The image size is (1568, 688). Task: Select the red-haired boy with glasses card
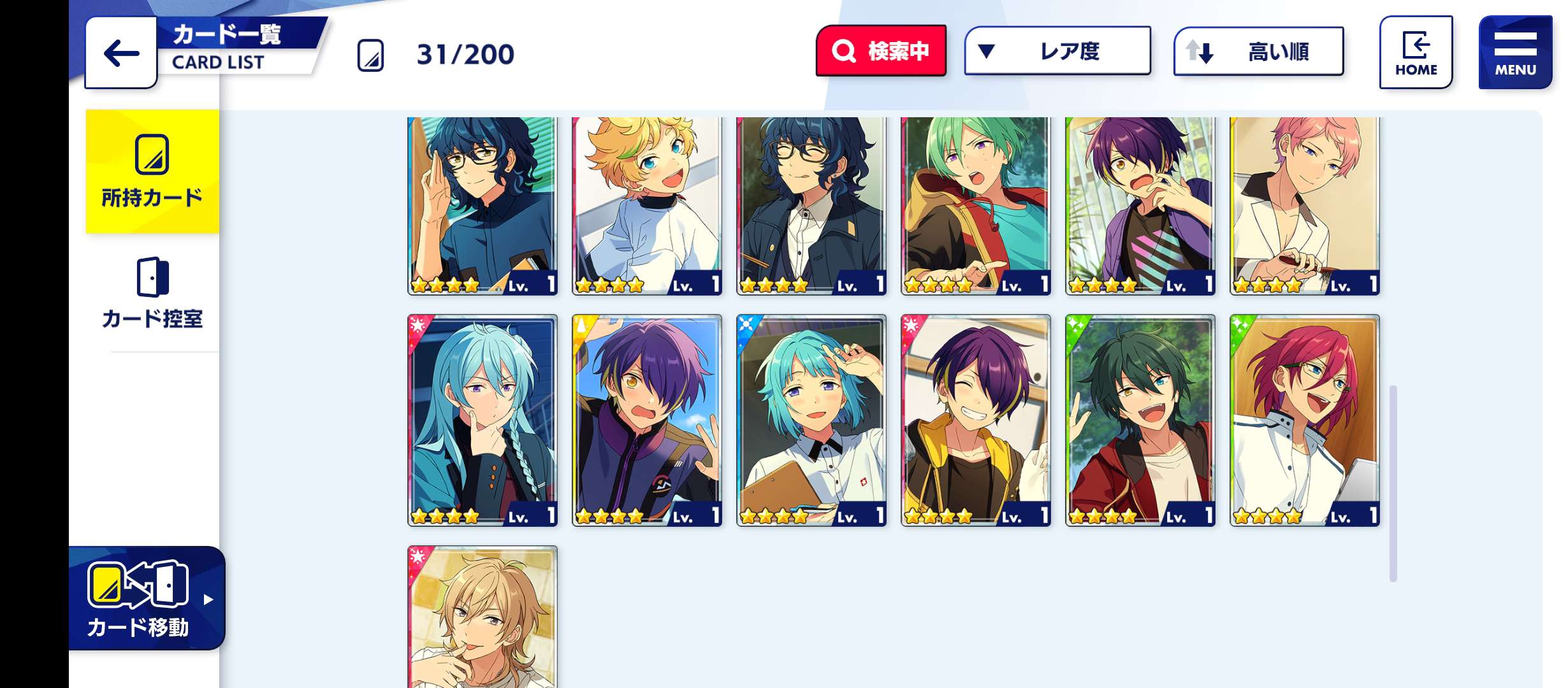pyautogui.click(x=1305, y=420)
